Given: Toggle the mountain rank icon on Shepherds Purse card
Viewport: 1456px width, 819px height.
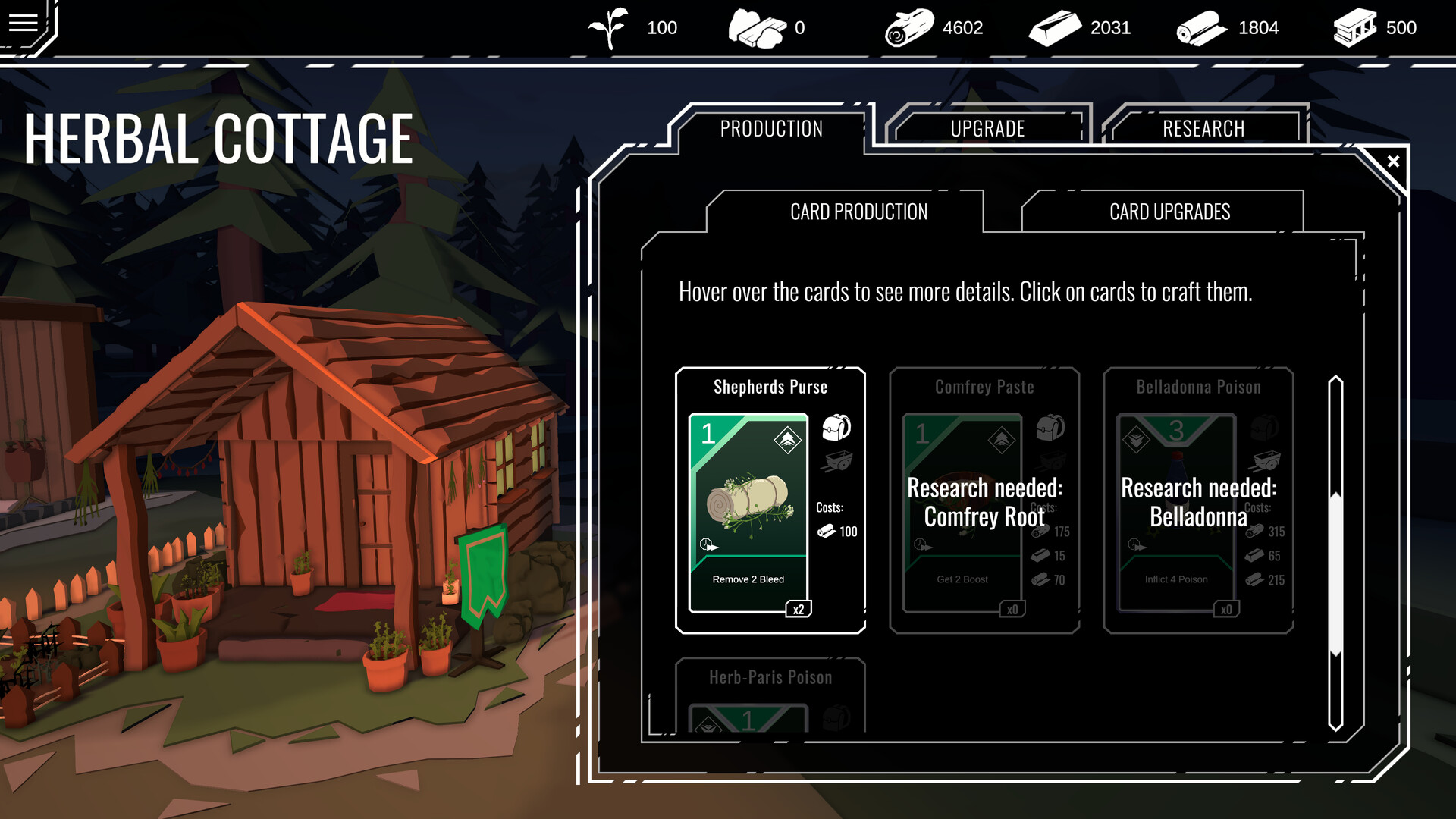Looking at the screenshot, I should [786, 438].
